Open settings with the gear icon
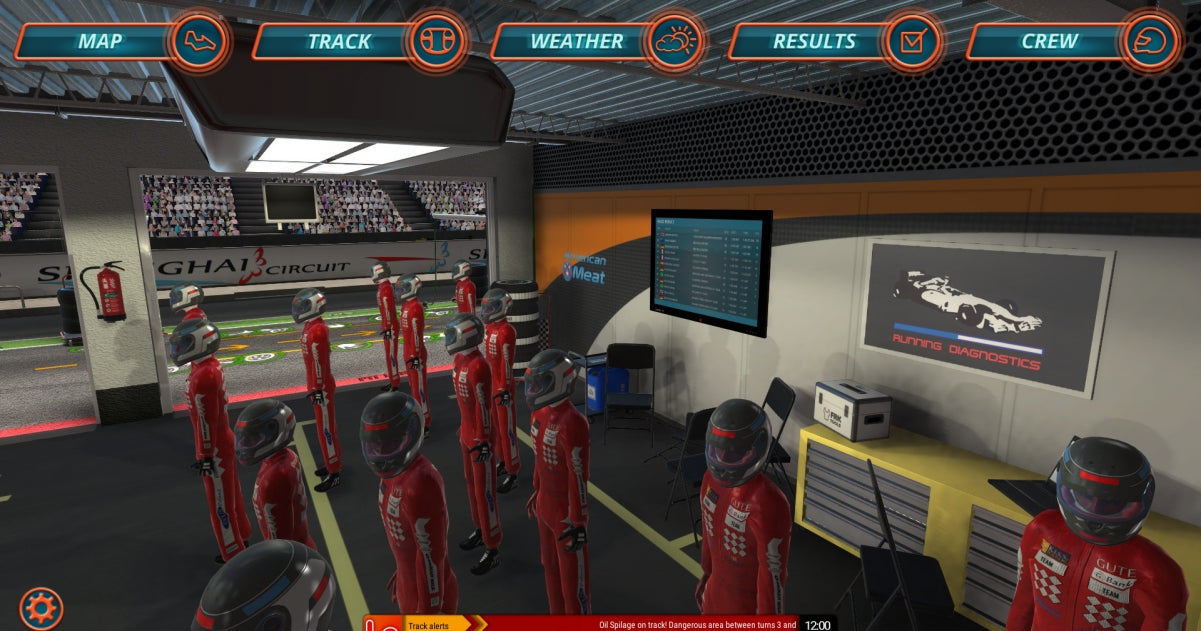1201x631 pixels. [41, 608]
